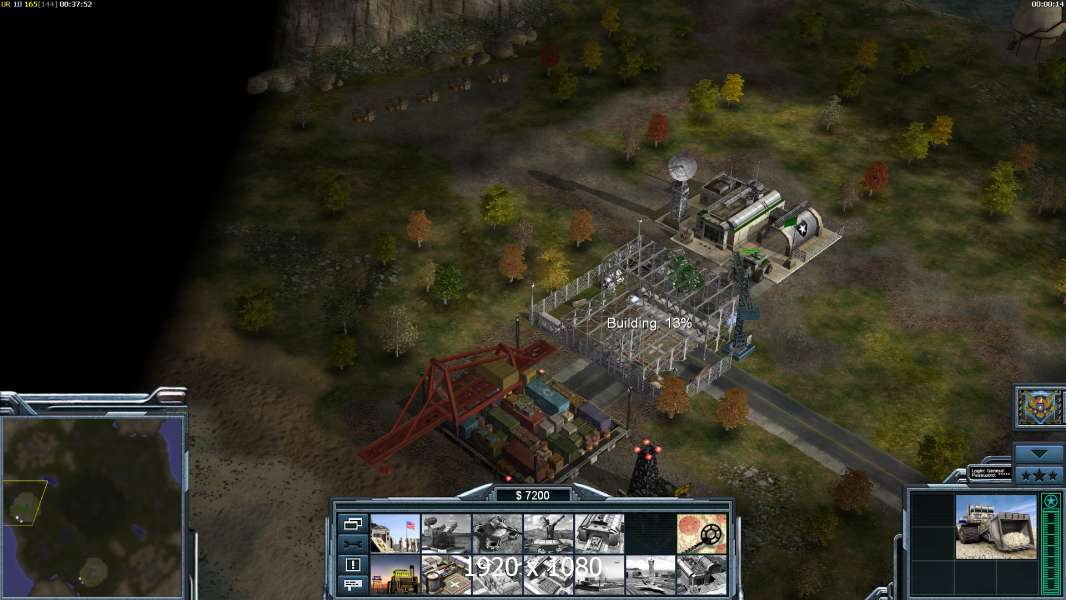Click the wrench repair button
This screenshot has height=600, width=1066.
[352, 543]
